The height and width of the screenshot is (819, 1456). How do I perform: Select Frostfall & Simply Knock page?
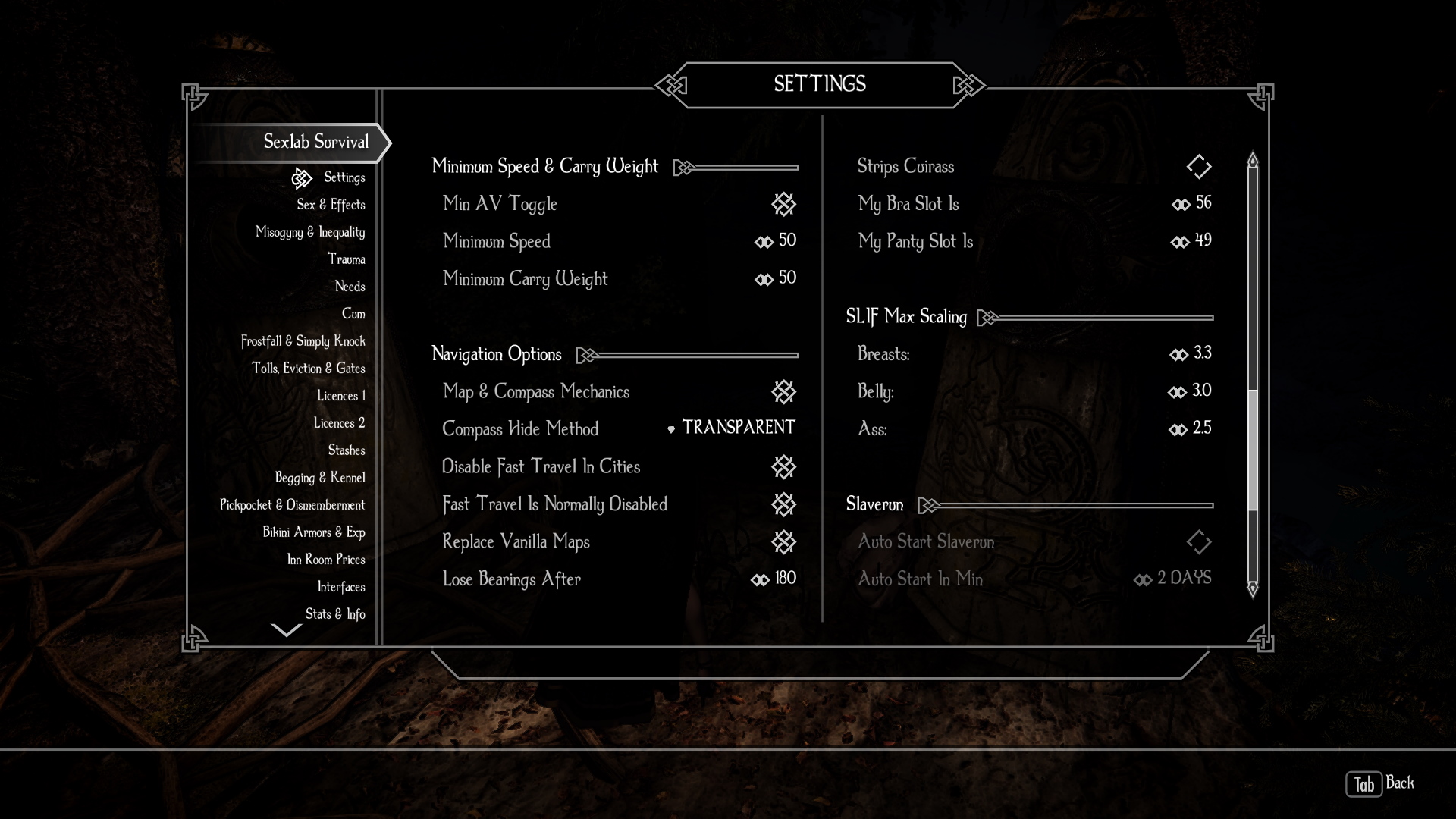(x=303, y=341)
